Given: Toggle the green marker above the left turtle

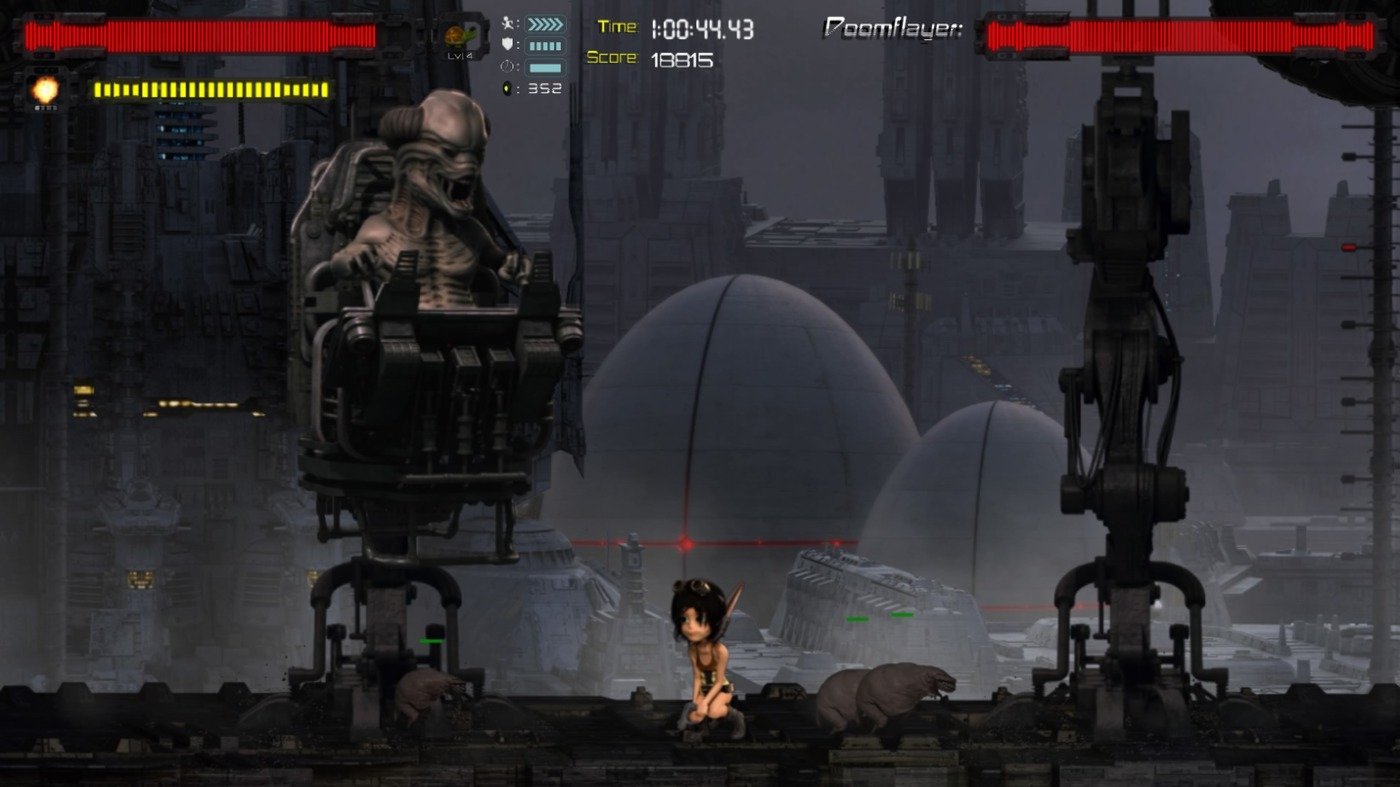Looking at the screenshot, I should coord(430,641).
